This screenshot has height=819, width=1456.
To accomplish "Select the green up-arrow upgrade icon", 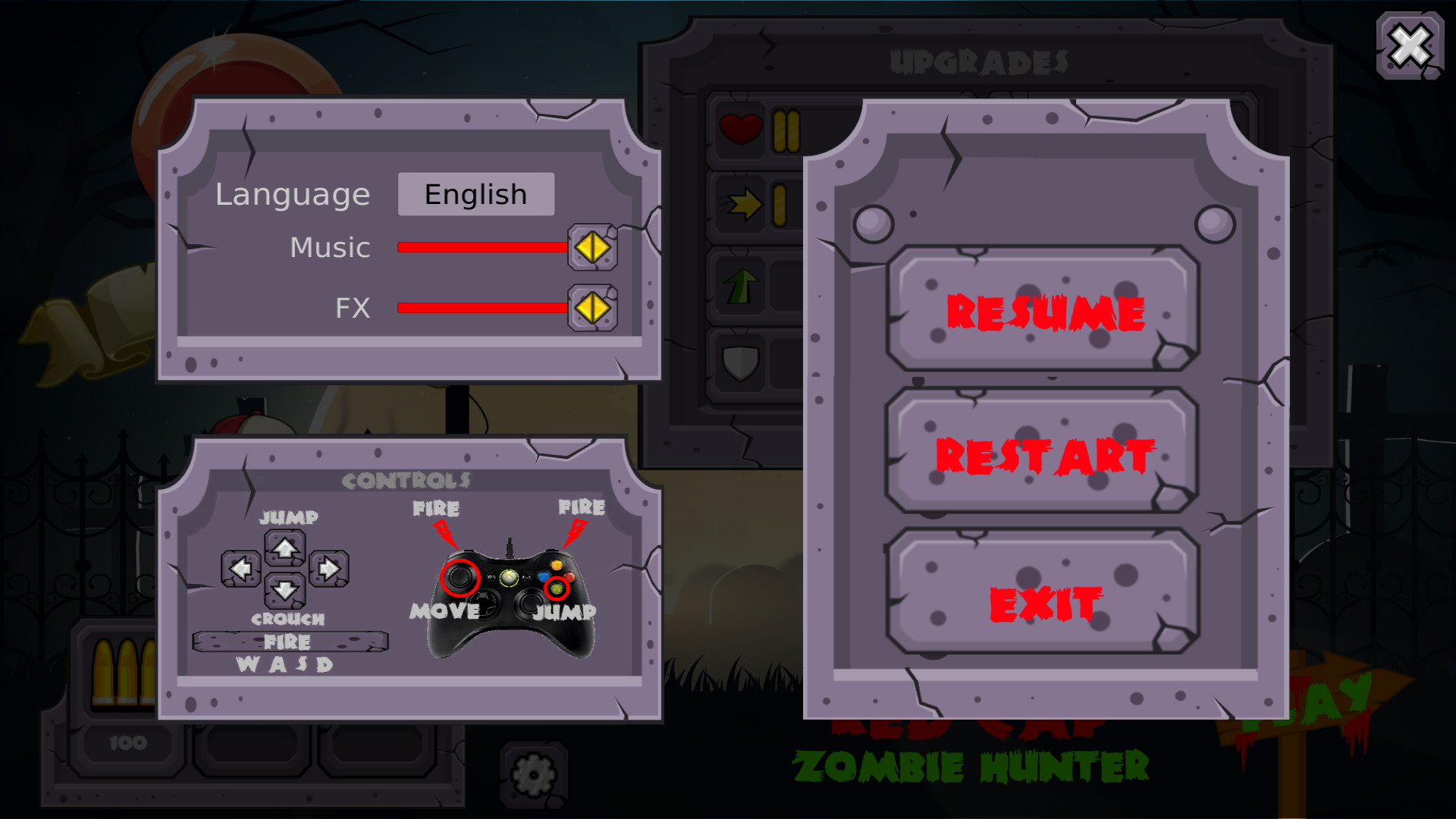I will 739,287.
